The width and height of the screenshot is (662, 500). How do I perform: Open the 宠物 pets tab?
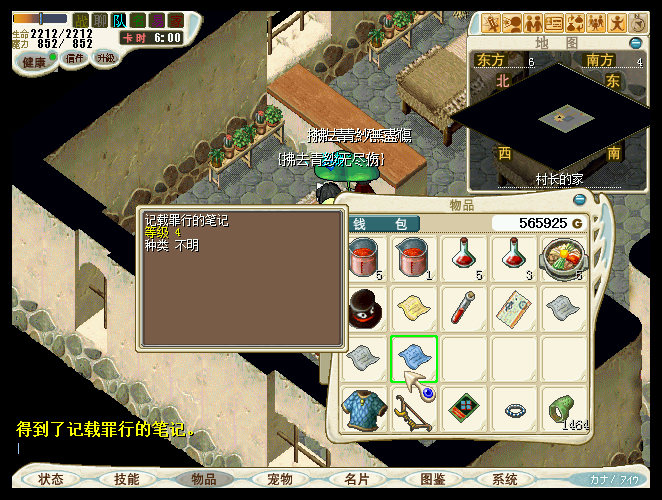280,480
